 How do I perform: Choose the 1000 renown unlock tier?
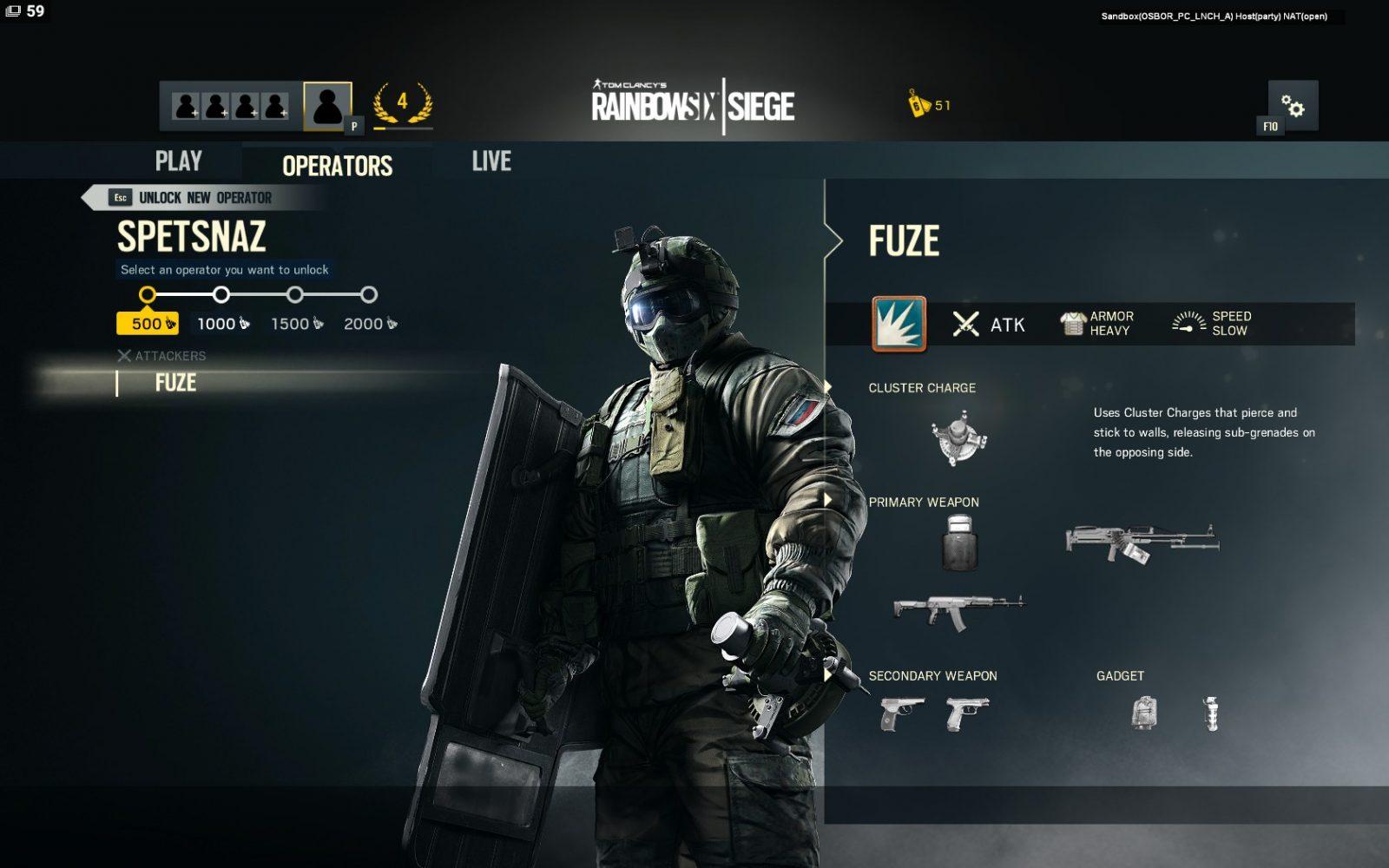pos(222,323)
